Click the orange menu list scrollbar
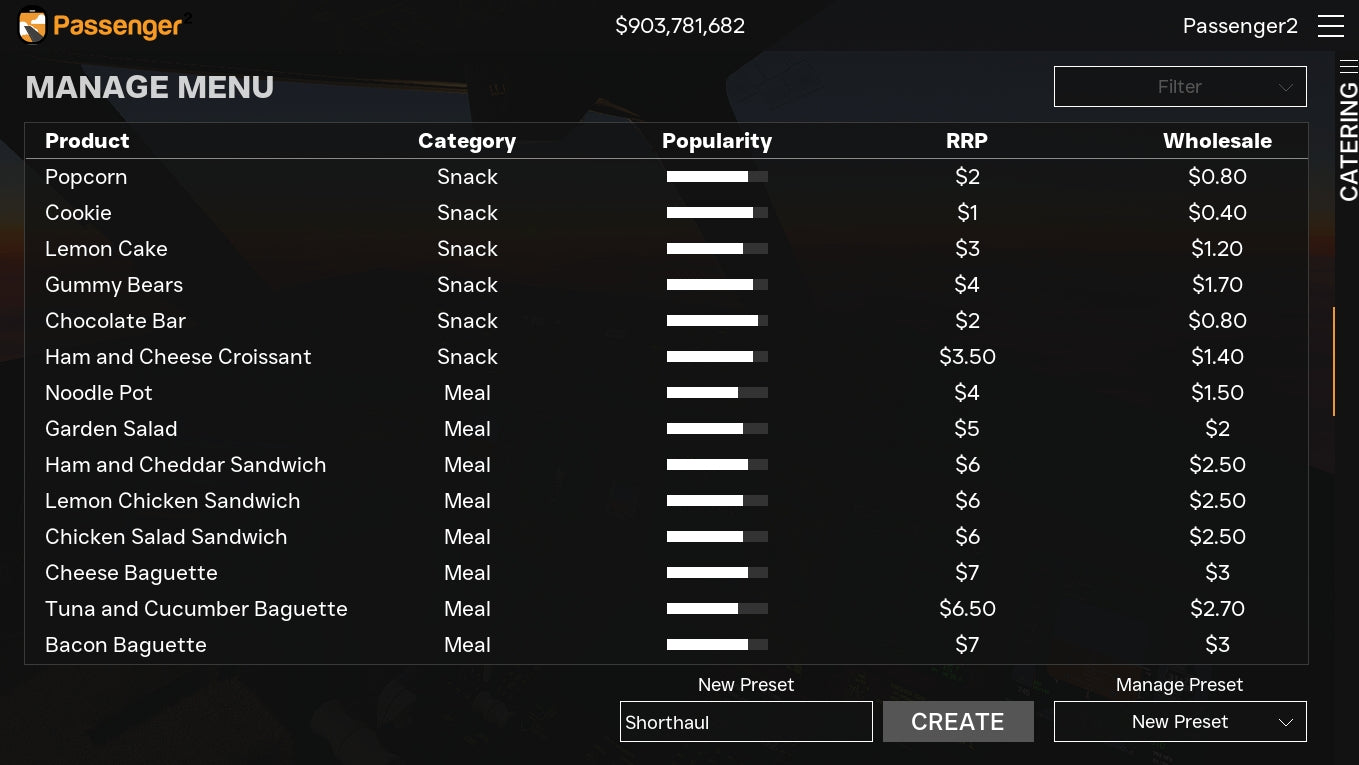1359x765 pixels. [1334, 360]
